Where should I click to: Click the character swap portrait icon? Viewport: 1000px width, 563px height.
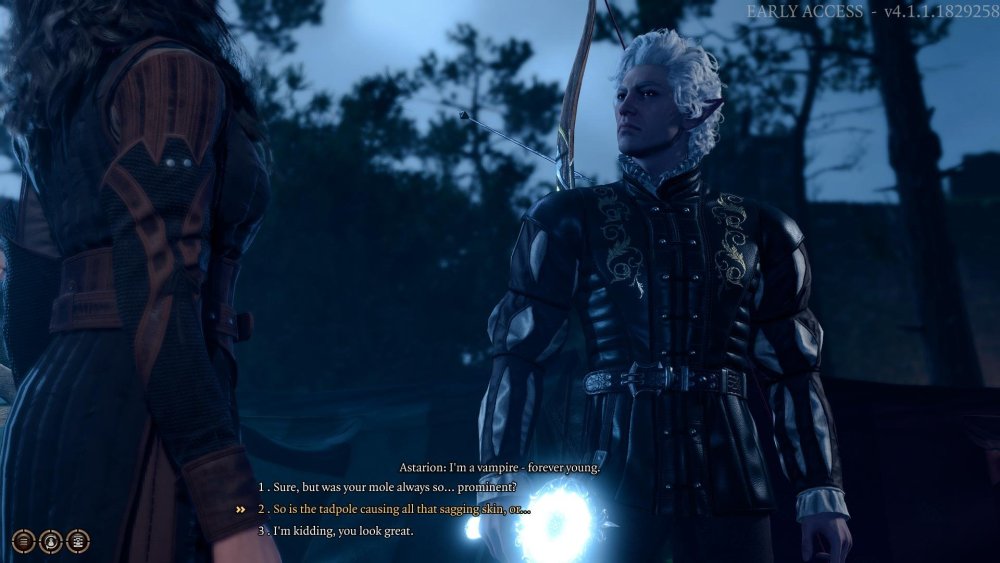(x=51, y=541)
